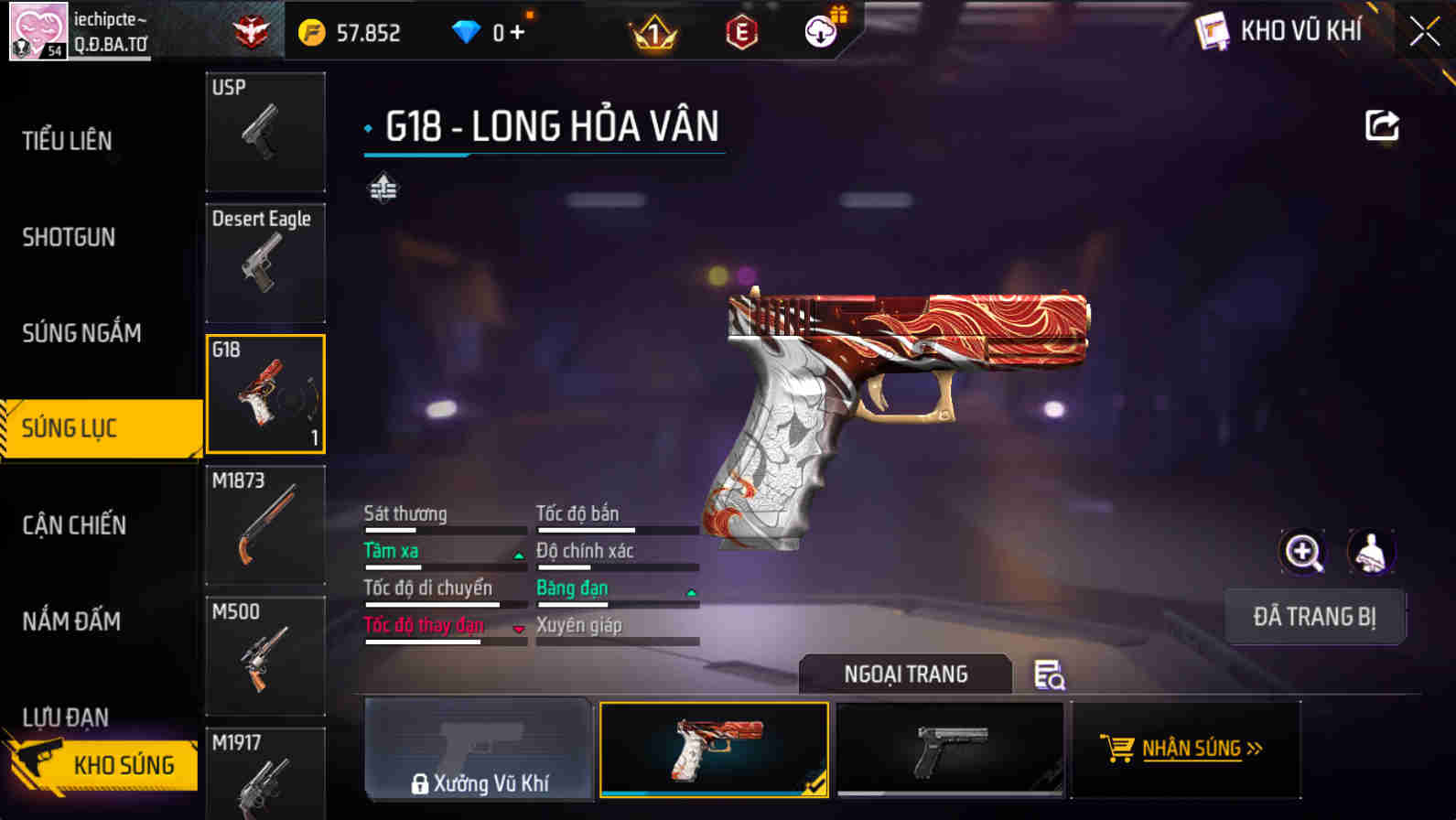Open the Shotgun weapon category
Screen dimensions: 1456x820
(69, 237)
